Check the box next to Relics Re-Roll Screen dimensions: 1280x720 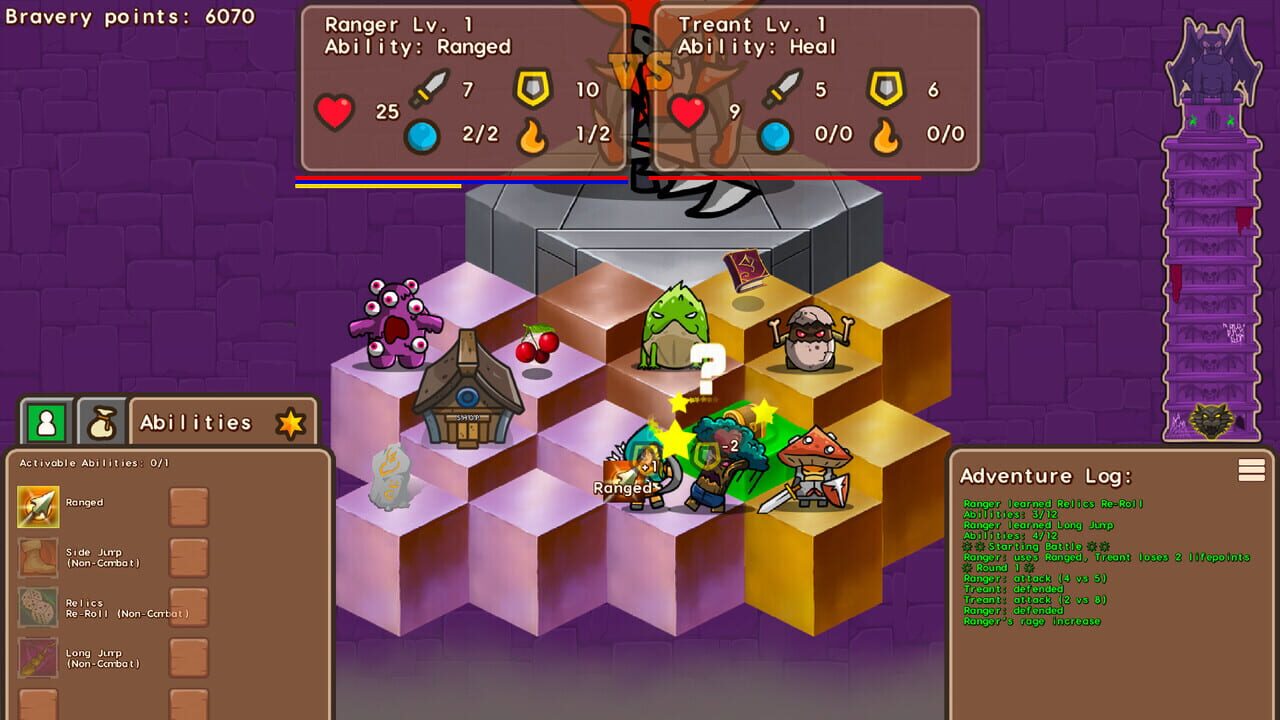point(189,607)
